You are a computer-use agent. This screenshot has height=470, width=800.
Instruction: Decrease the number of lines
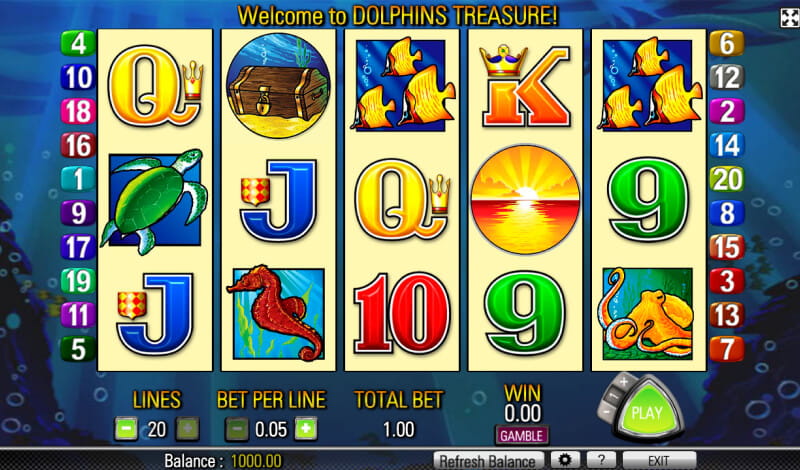[126, 429]
